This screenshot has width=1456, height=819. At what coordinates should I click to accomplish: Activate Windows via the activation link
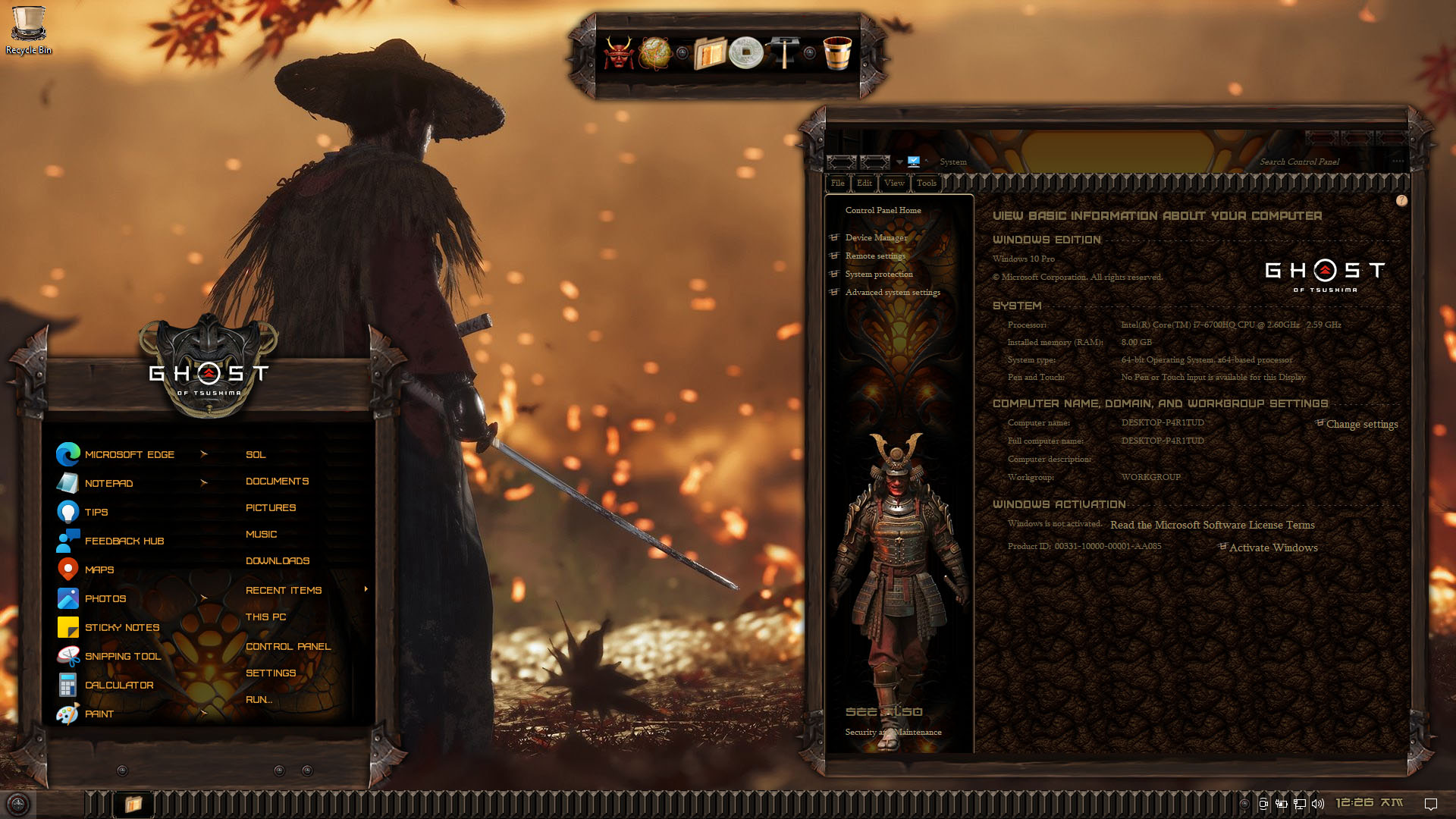click(1273, 548)
